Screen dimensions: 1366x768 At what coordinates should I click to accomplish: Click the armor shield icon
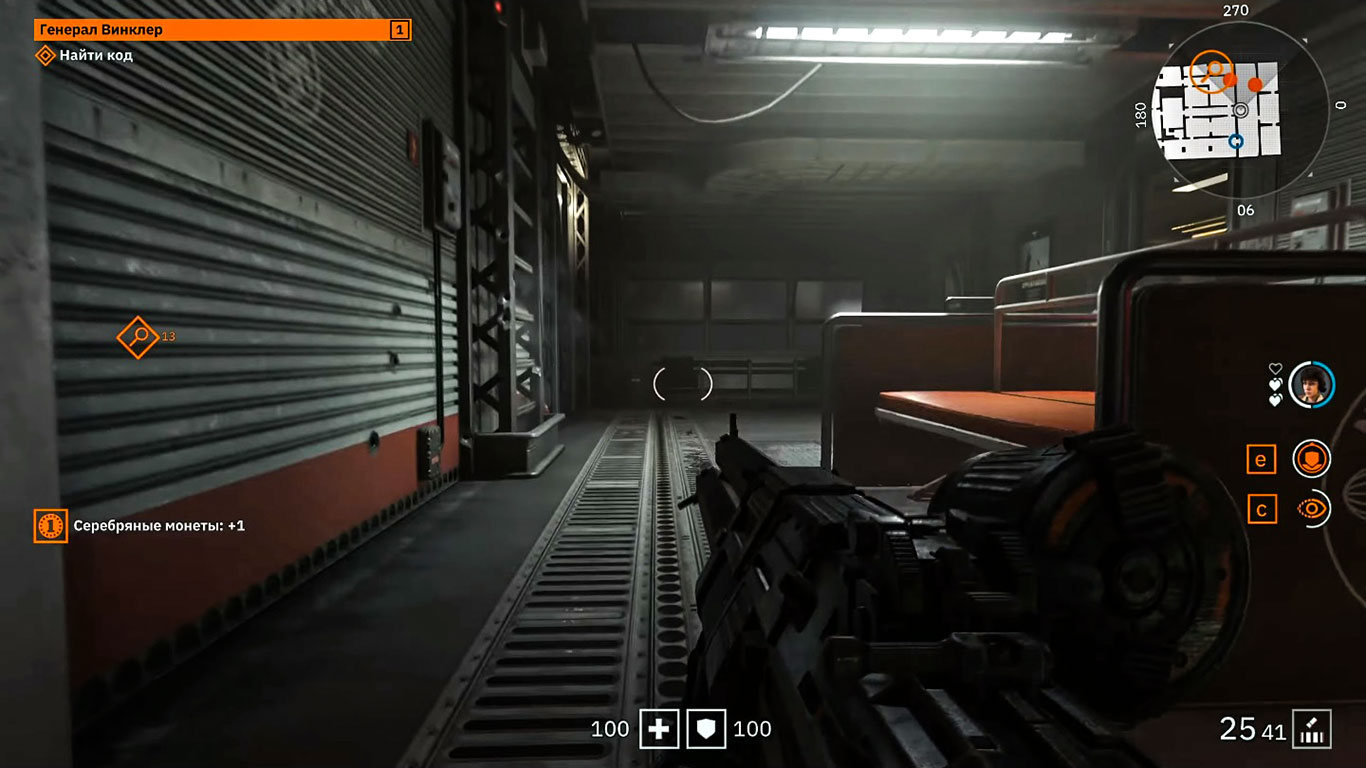pyautogui.click(x=705, y=730)
